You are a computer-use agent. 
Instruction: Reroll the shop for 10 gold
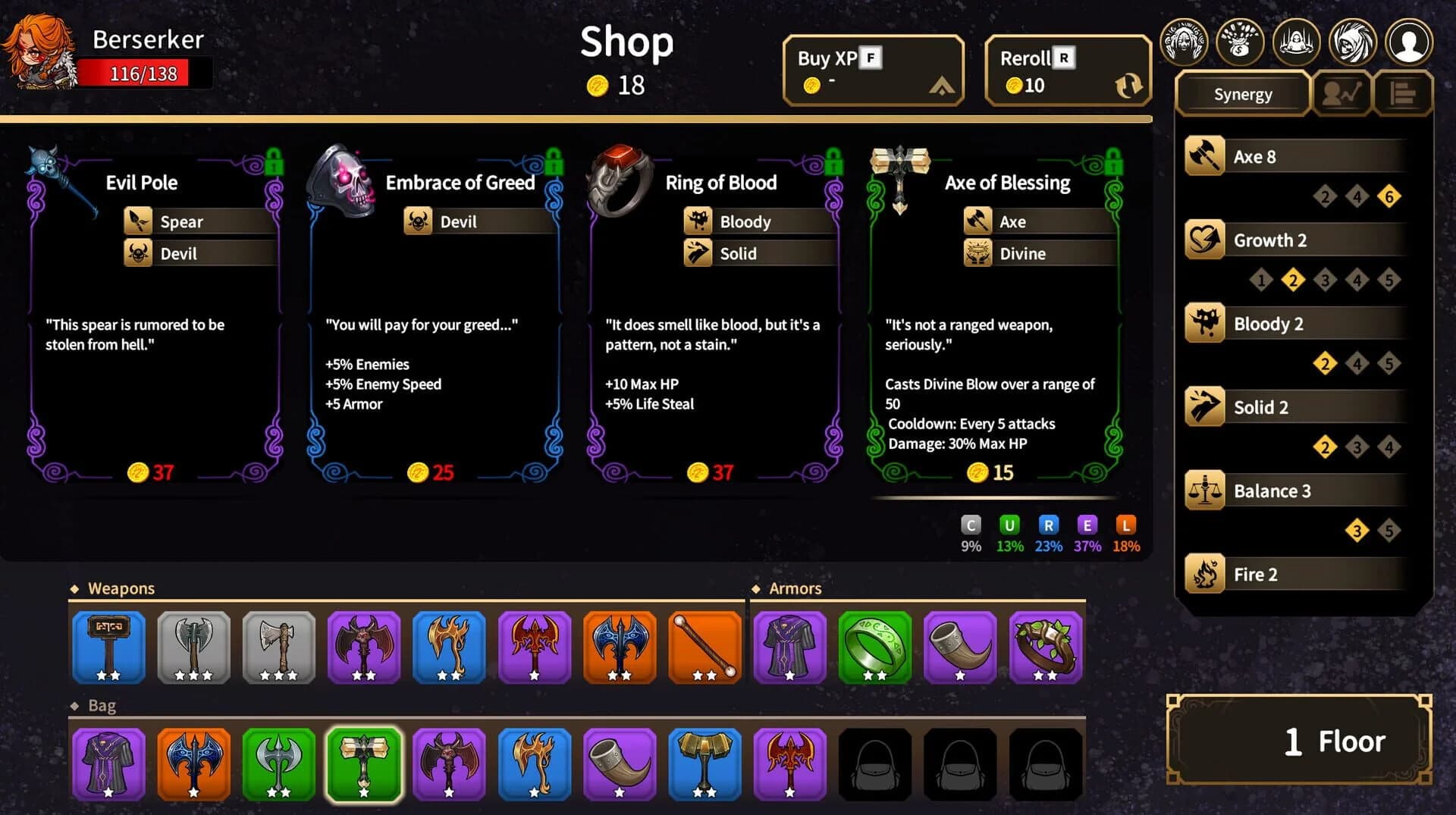[1067, 70]
